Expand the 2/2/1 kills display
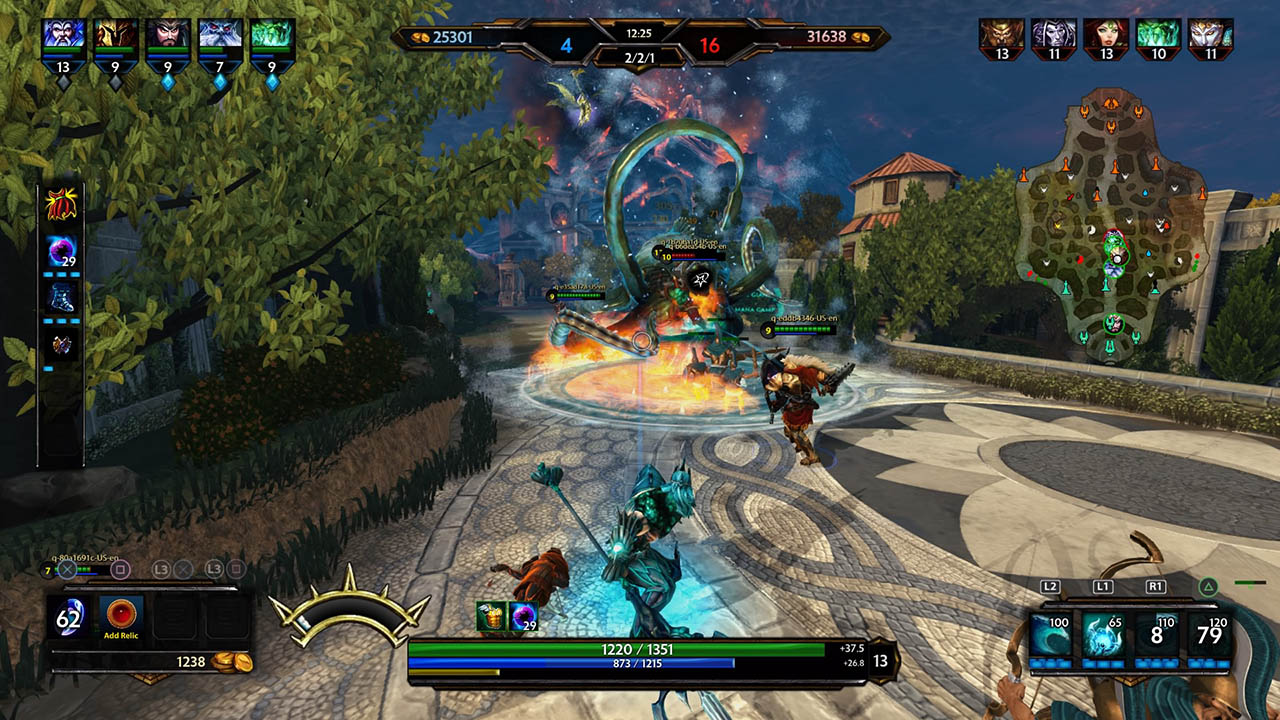This screenshot has width=1280, height=720. pyautogui.click(x=640, y=60)
